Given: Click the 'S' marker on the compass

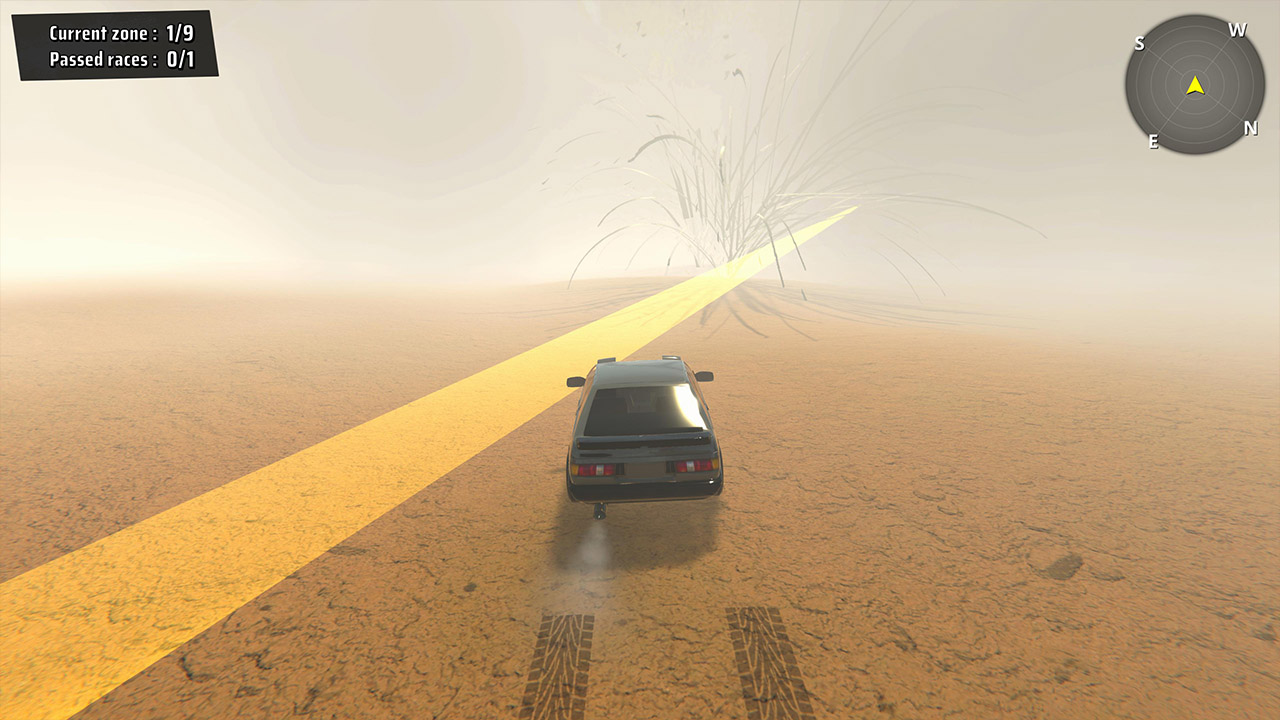Looking at the screenshot, I should (x=1140, y=42).
